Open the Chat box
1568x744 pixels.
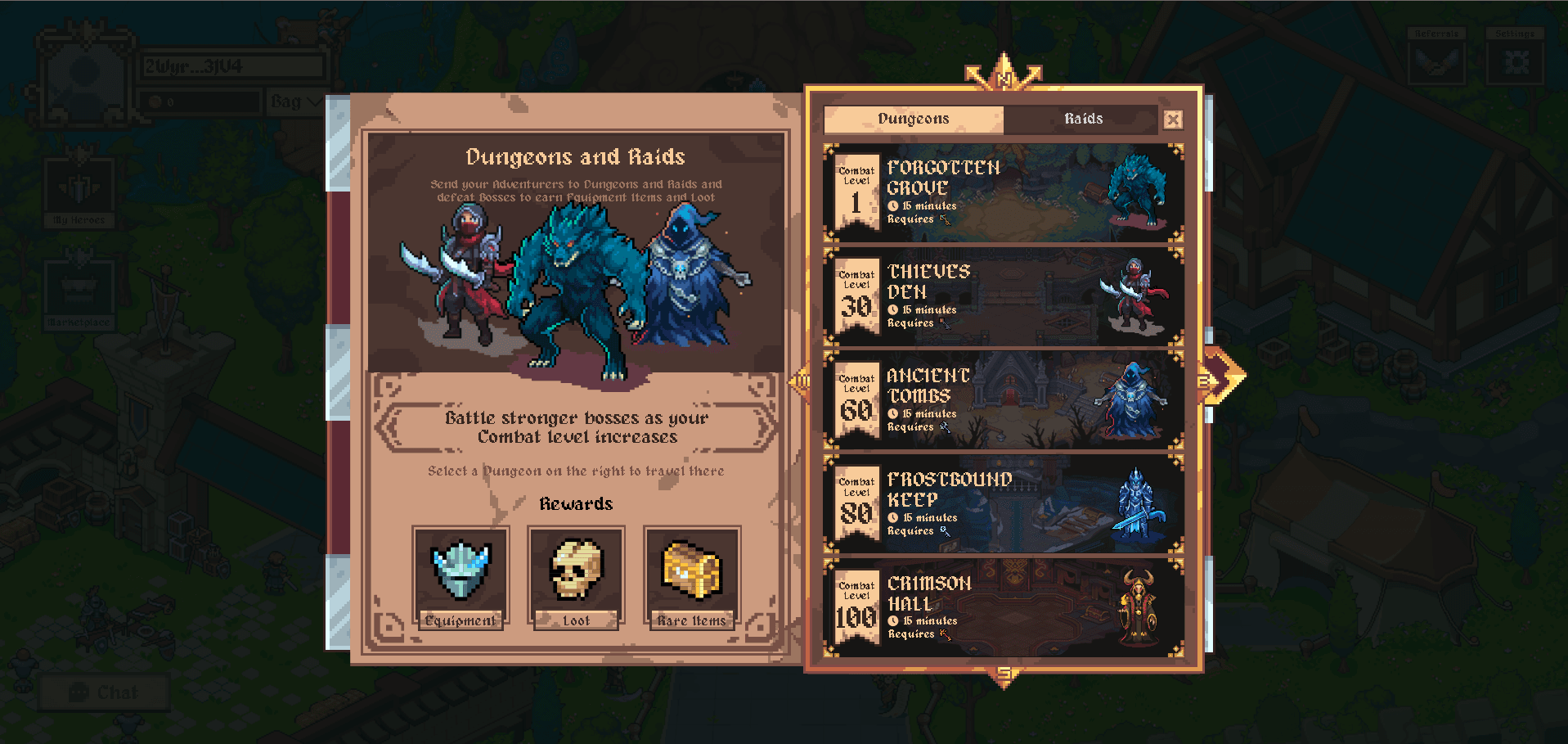[x=104, y=692]
